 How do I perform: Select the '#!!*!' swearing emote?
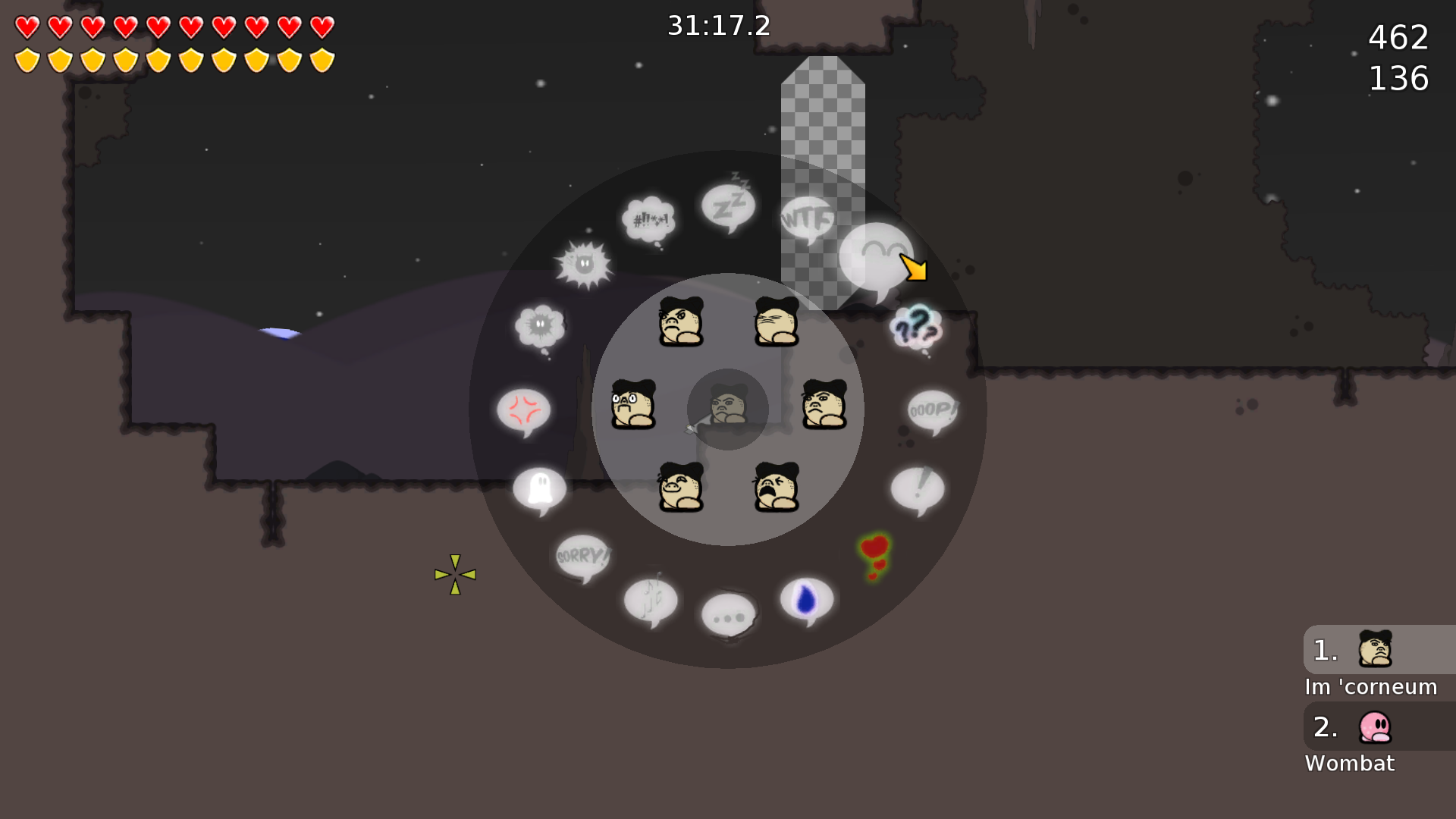coord(648,218)
